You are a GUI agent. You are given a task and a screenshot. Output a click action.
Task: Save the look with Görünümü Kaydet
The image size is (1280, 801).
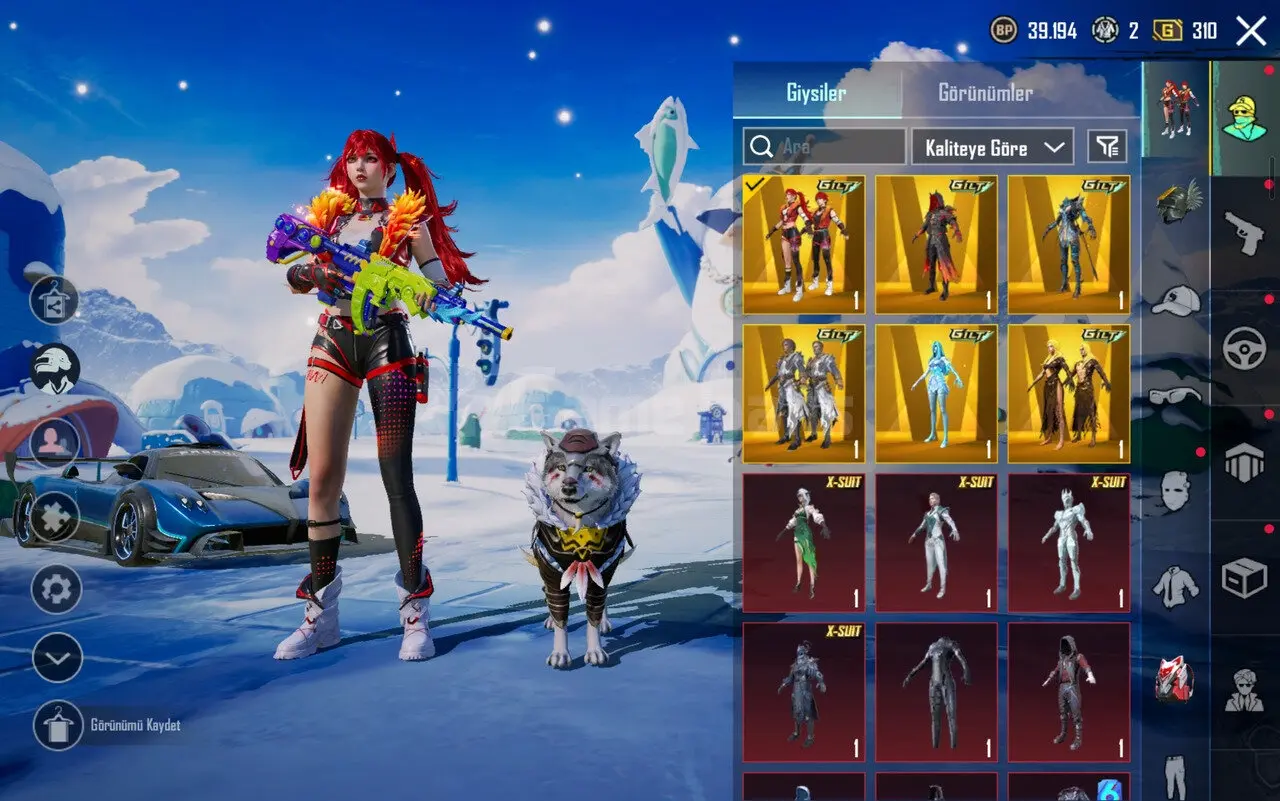(x=58, y=725)
